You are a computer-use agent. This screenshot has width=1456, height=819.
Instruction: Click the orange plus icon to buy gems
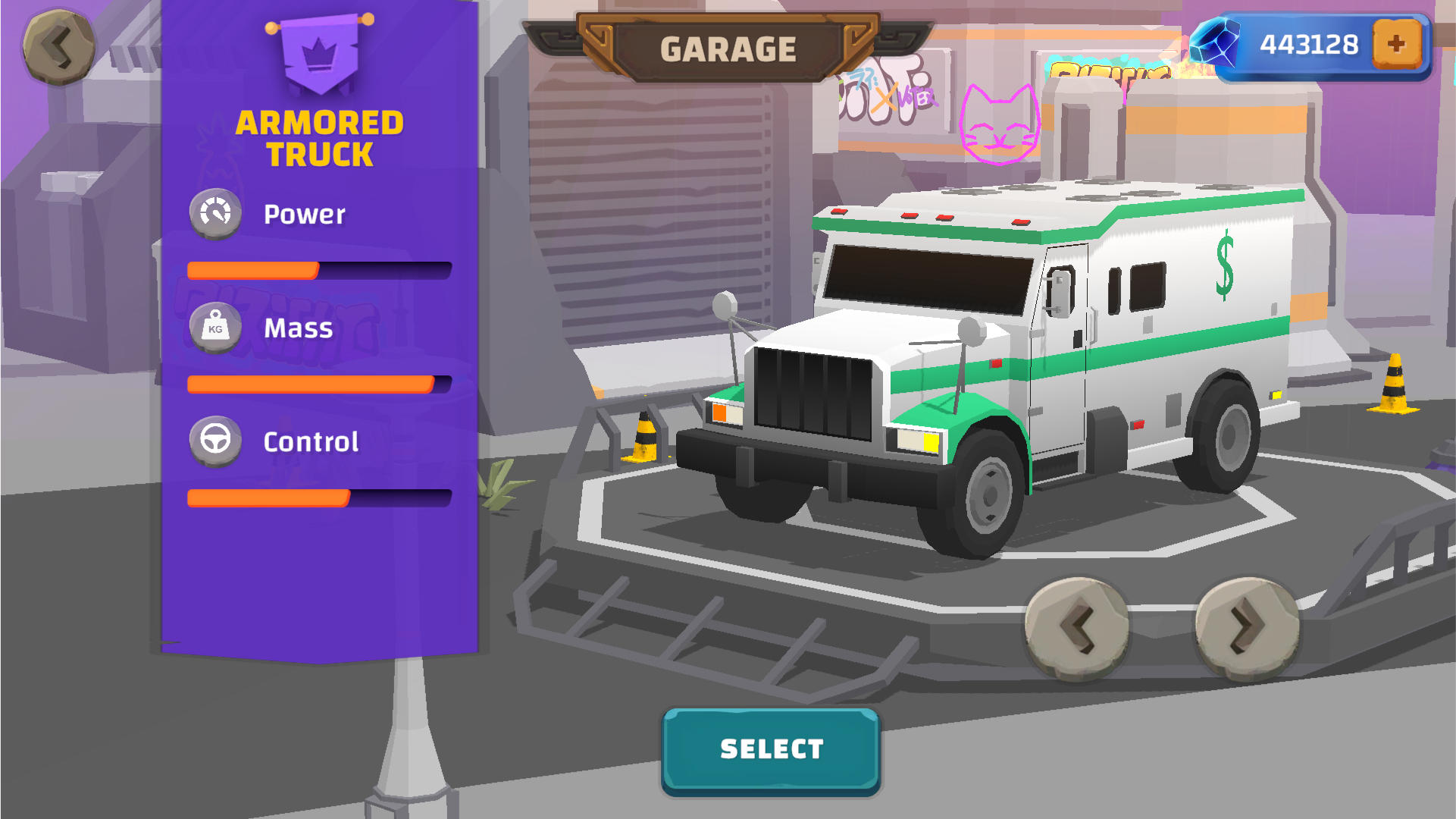pyautogui.click(x=1397, y=45)
